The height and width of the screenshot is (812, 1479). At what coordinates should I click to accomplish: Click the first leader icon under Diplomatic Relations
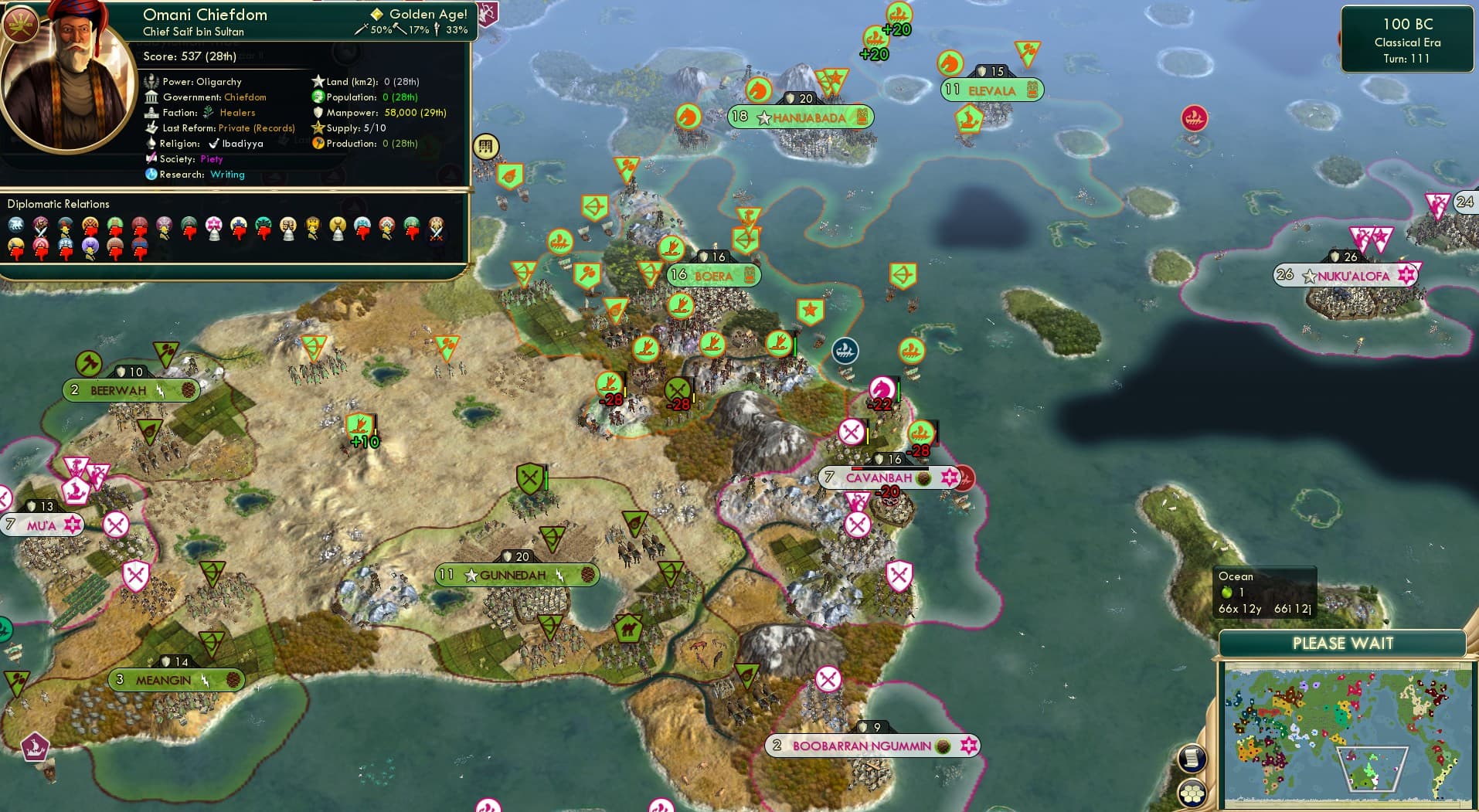17,225
